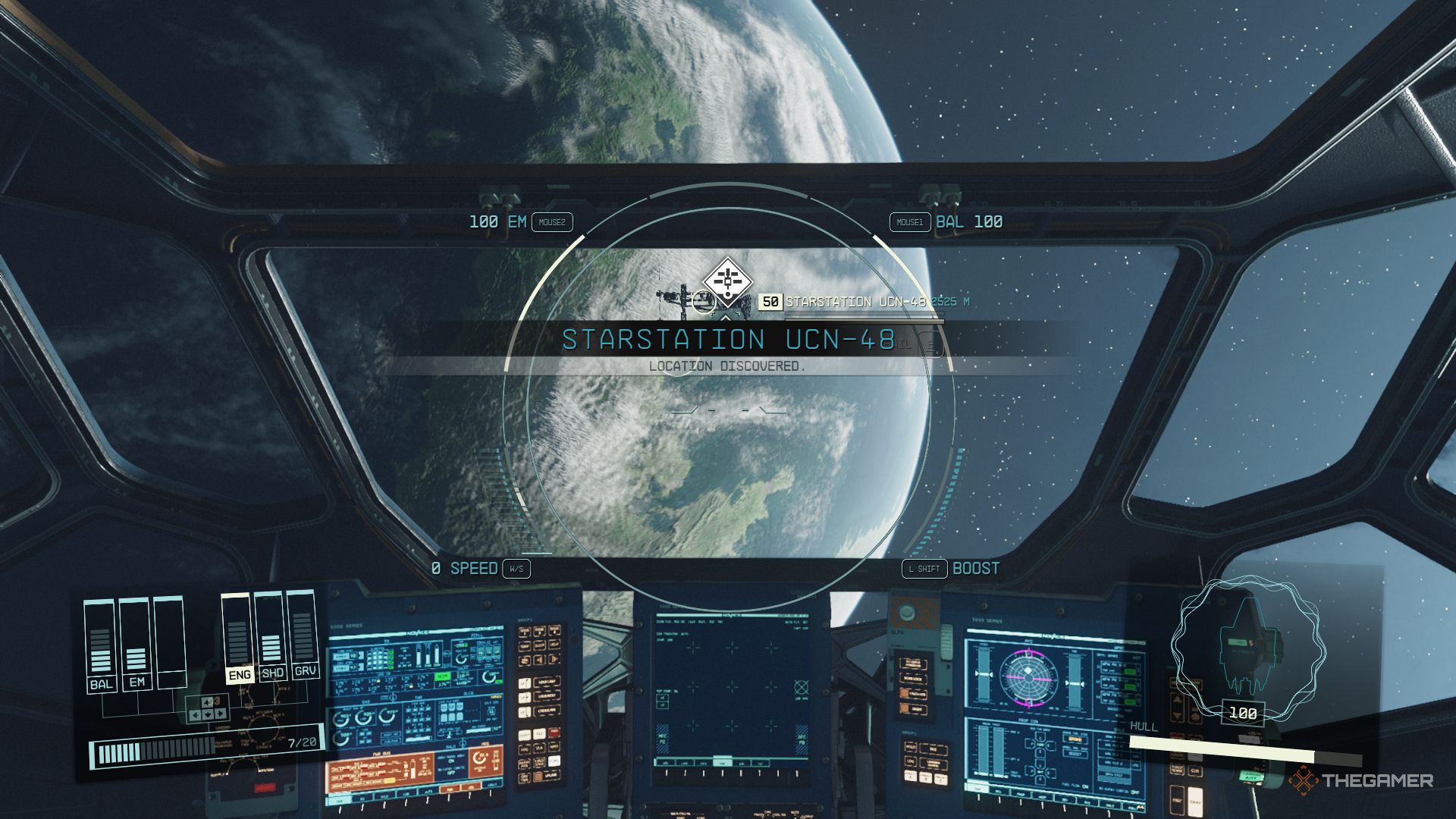Select the Starstation diamond marker icon
The width and height of the screenshot is (1456, 819).
coord(728,279)
